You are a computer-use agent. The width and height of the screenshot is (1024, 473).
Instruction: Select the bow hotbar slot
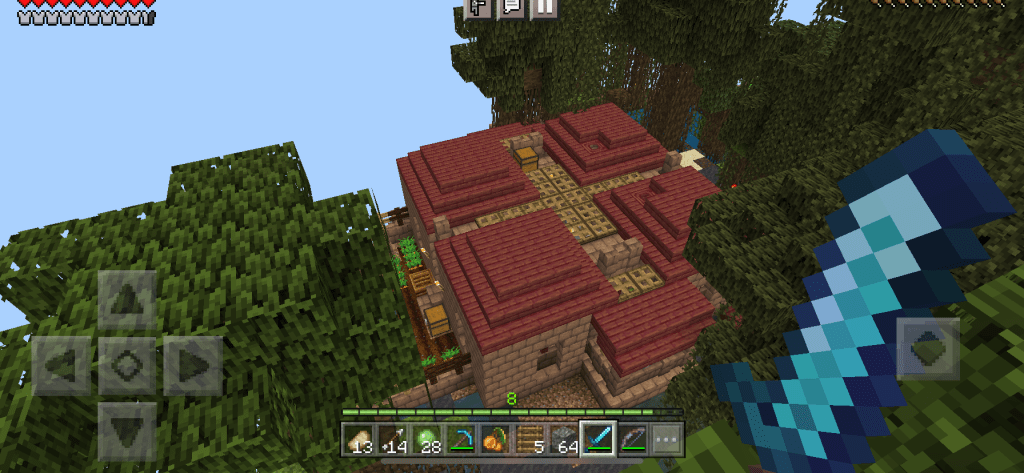(x=632, y=438)
